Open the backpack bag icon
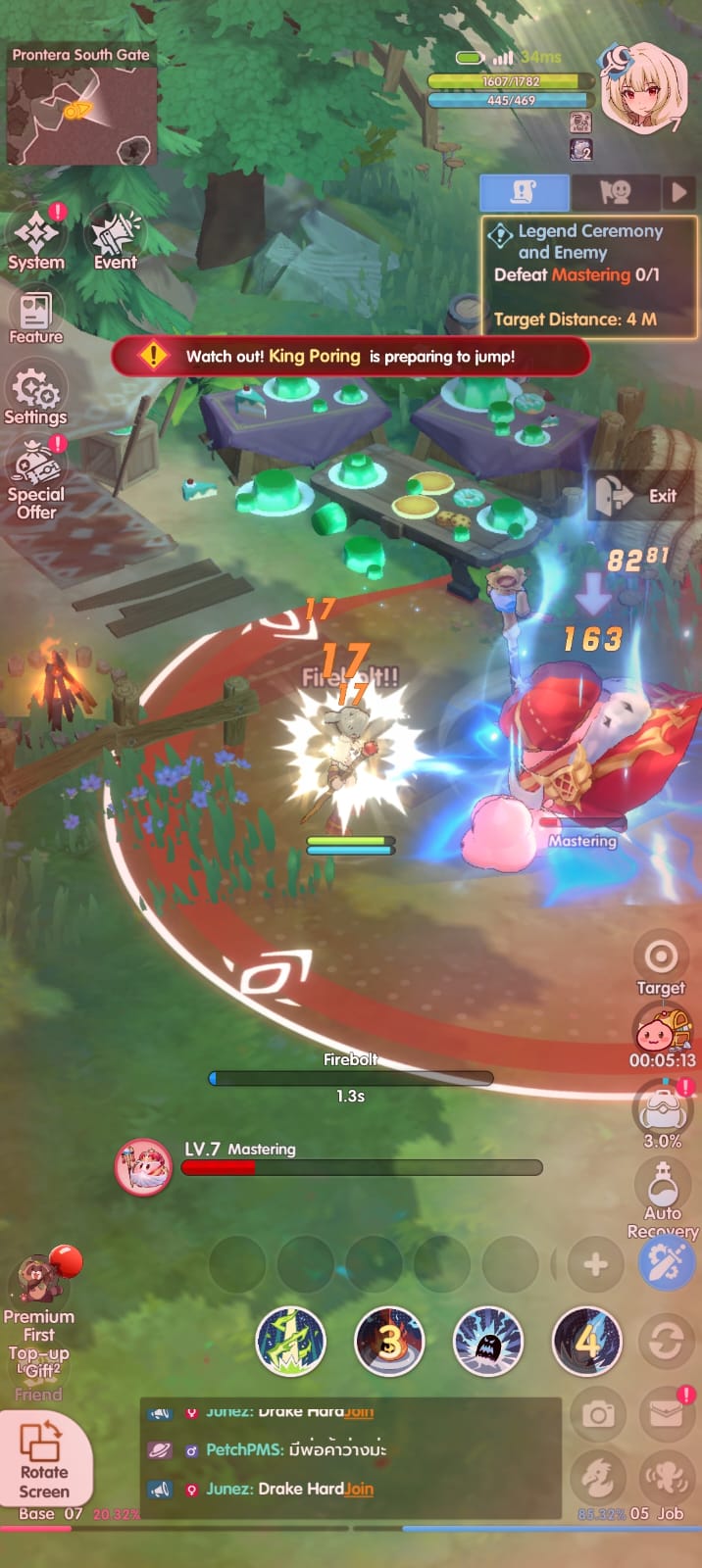 click(x=663, y=1111)
